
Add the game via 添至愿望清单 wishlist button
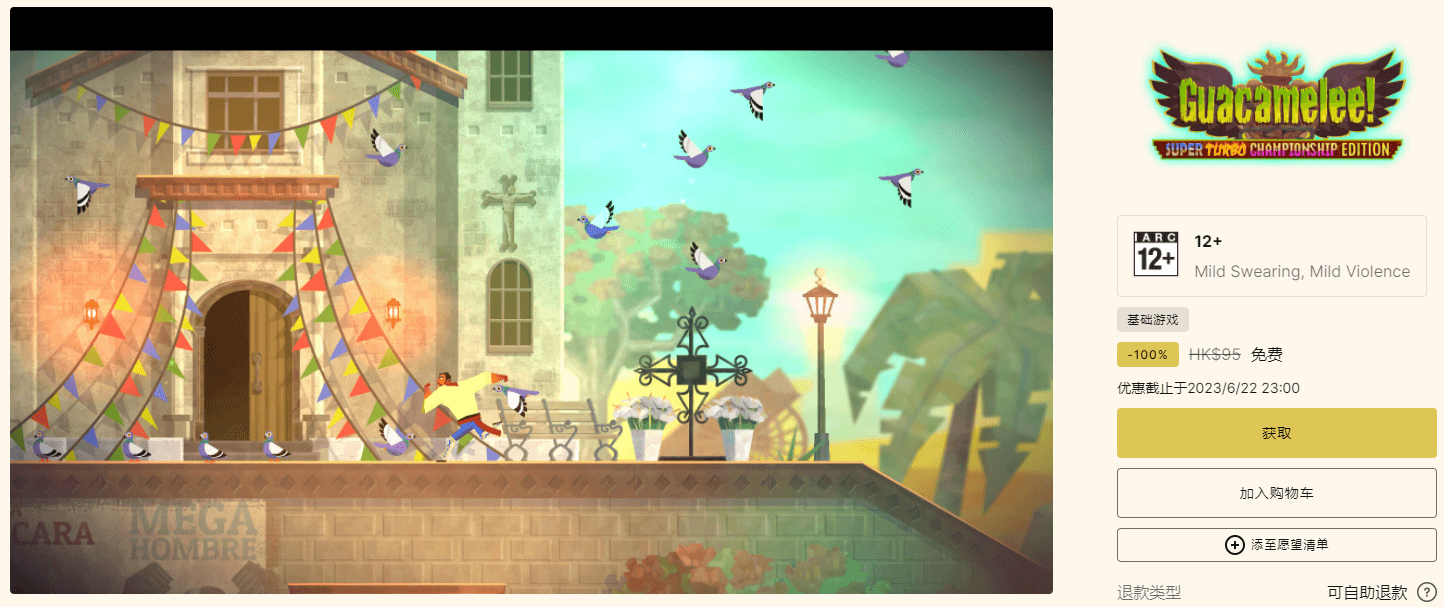pyautogui.click(x=1276, y=545)
